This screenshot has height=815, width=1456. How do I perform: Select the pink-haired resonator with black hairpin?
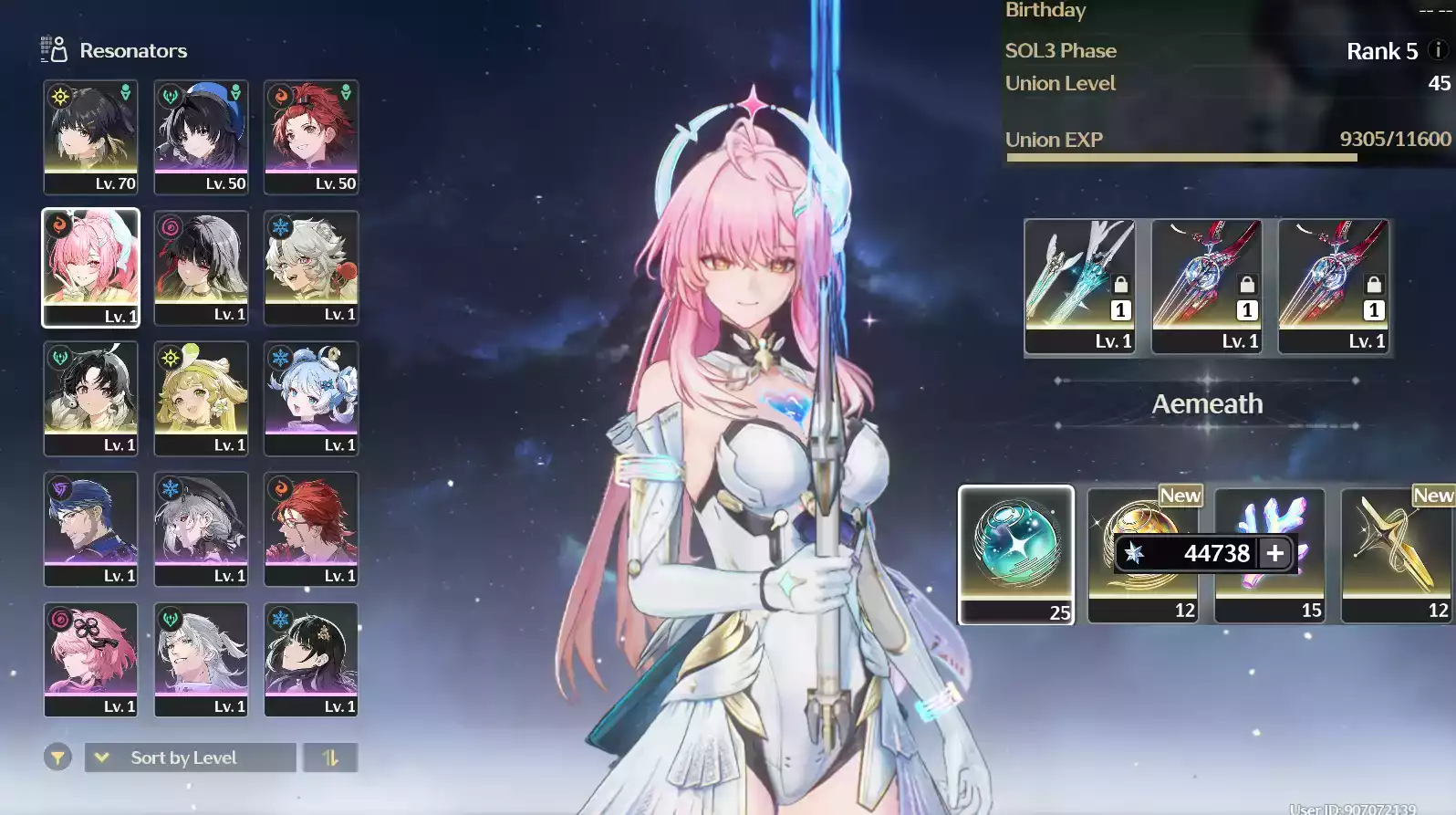click(90, 659)
